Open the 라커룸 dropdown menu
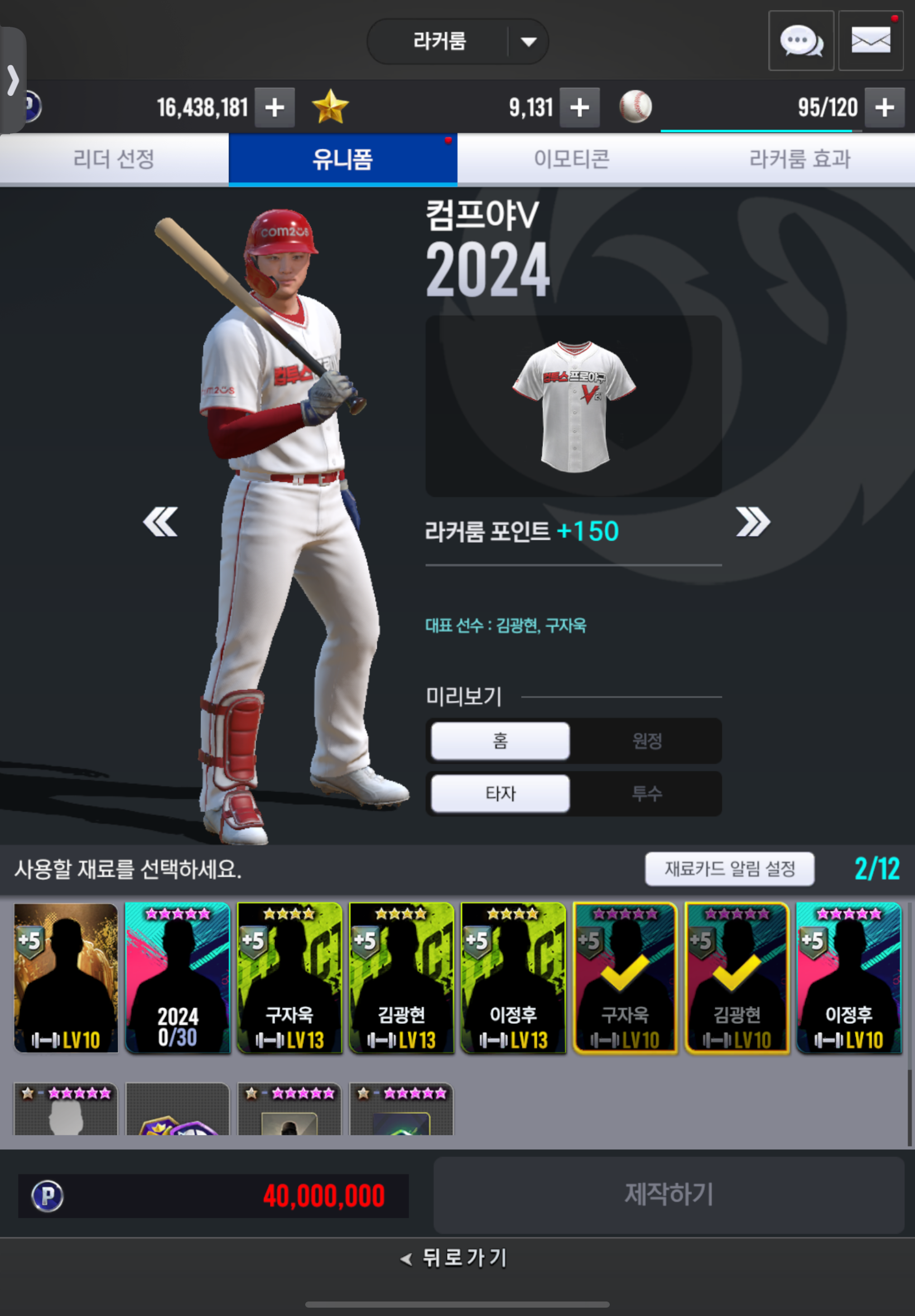Screen dimensions: 915x1316 527,42
